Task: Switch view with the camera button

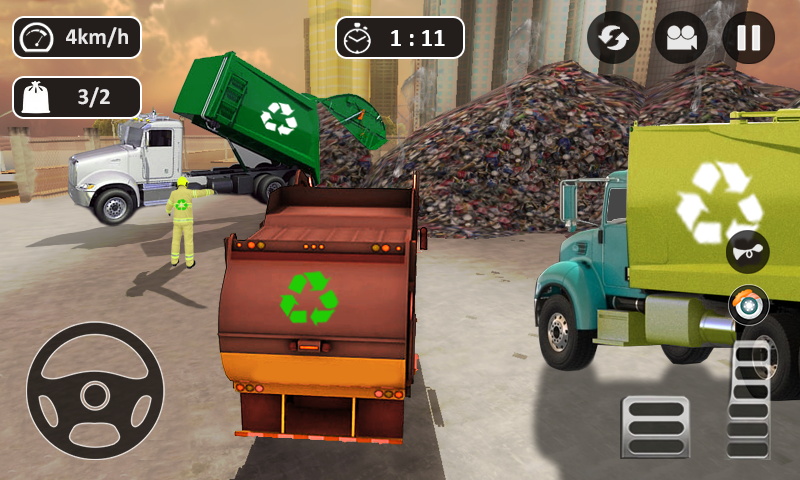Action: point(681,38)
